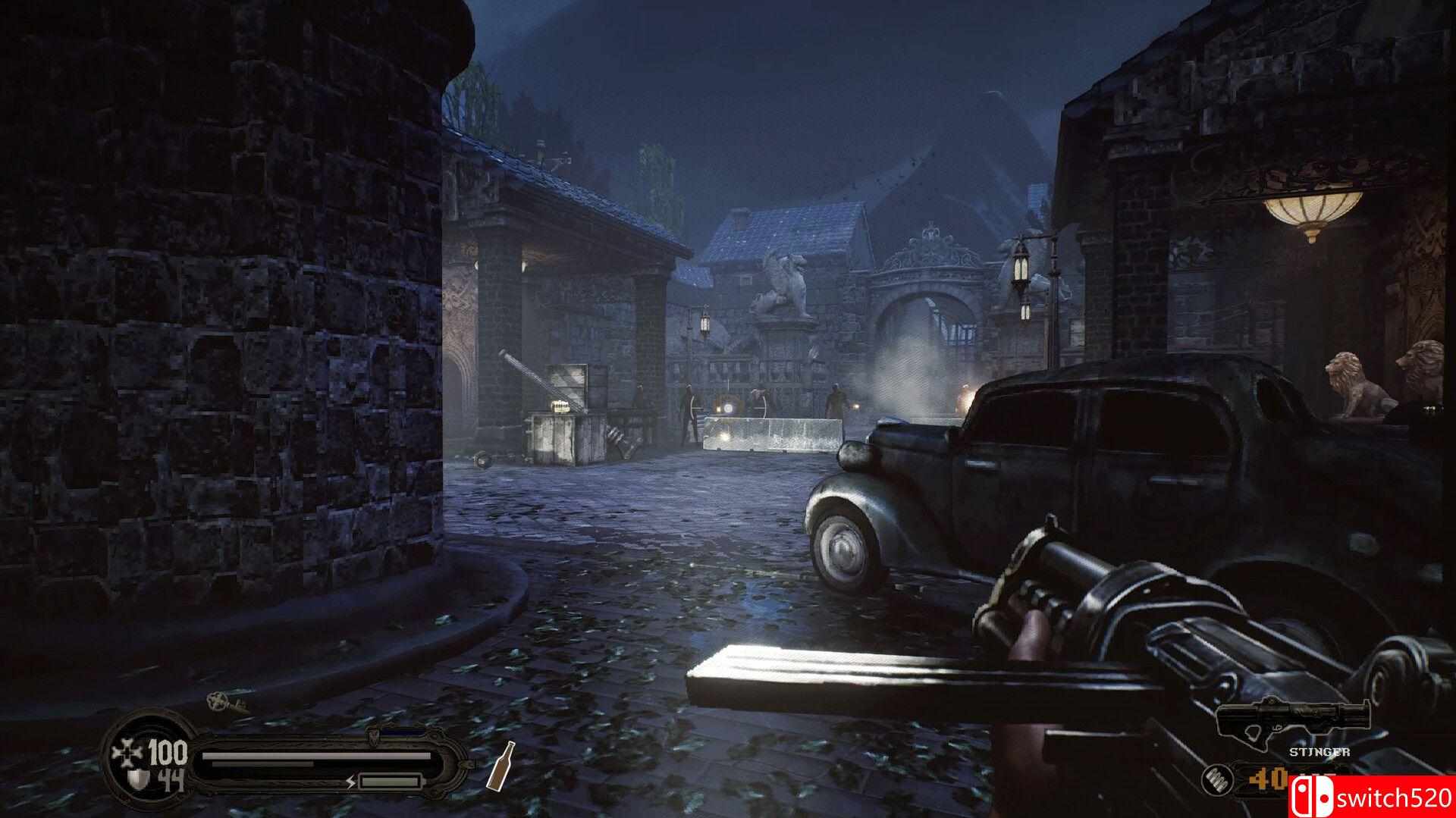Image resolution: width=1456 pixels, height=818 pixels.
Task: Select the shield armor icon showing 44
Action: point(136,777)
